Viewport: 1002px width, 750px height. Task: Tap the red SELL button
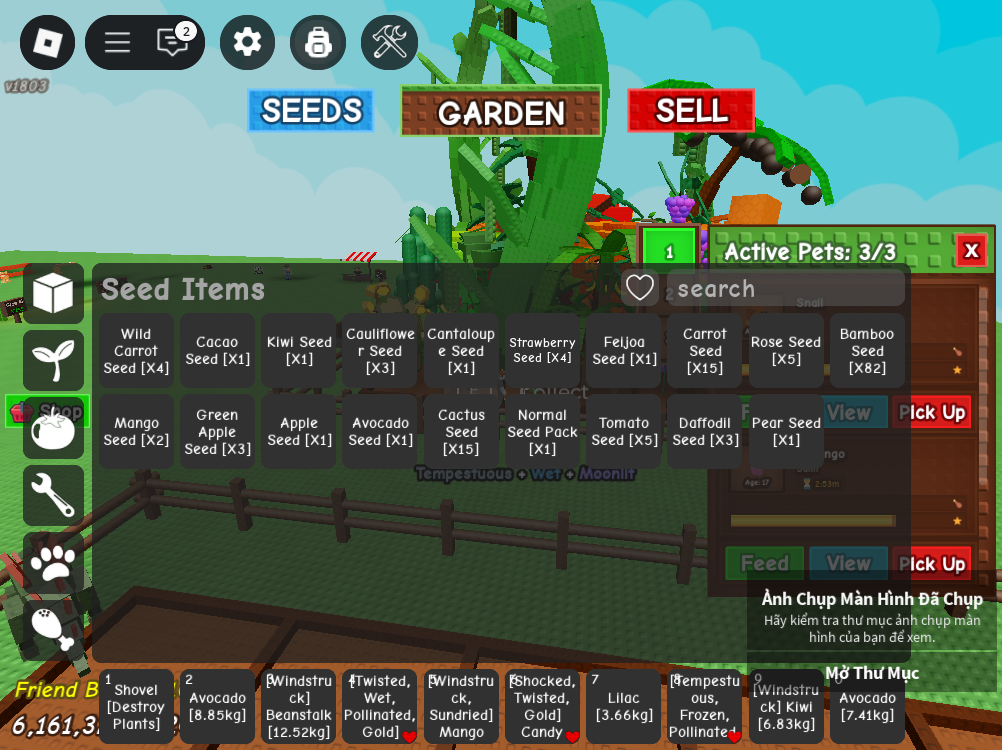pyautogui.click(x=691, y=110)
